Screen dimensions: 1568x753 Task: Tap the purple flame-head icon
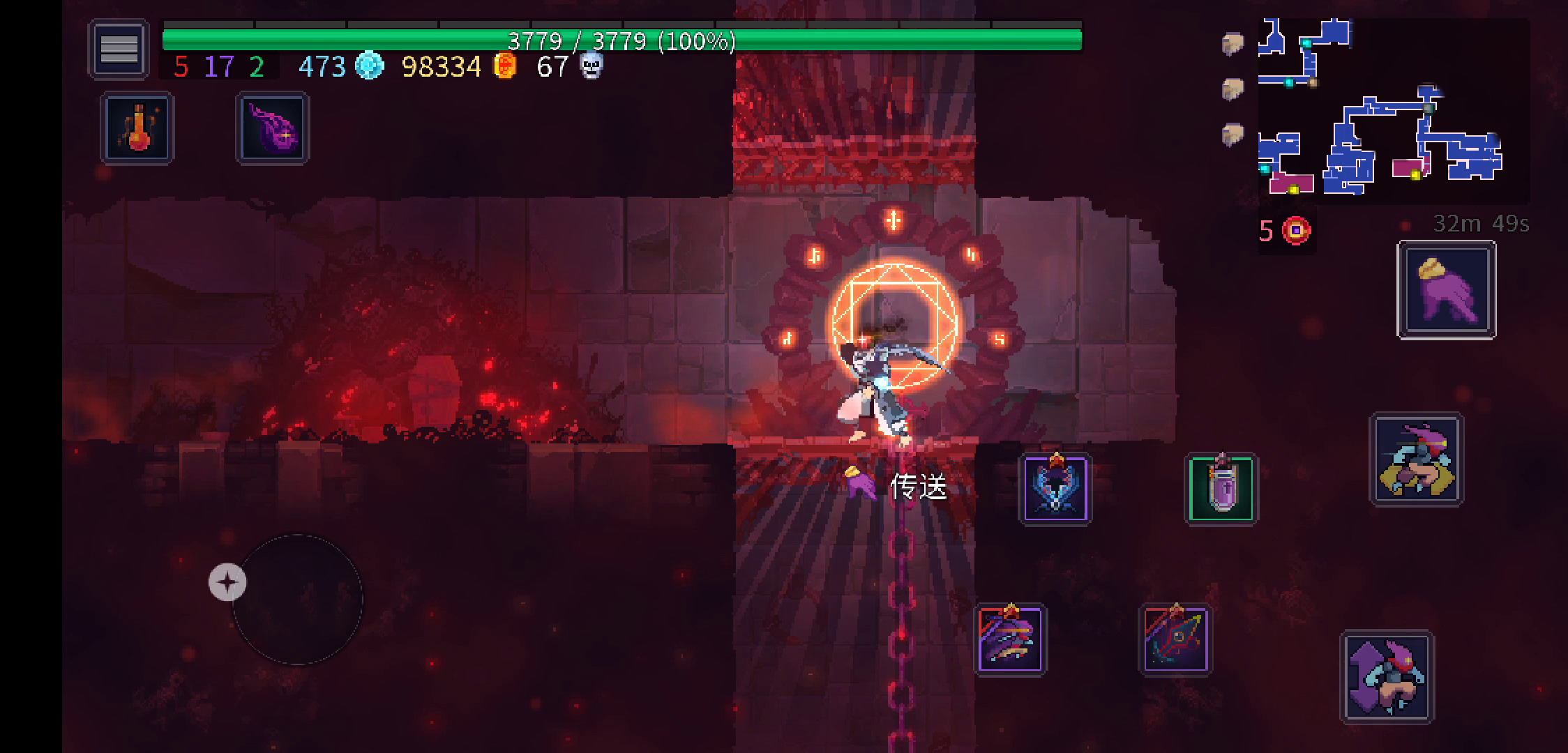pos(272,129)
